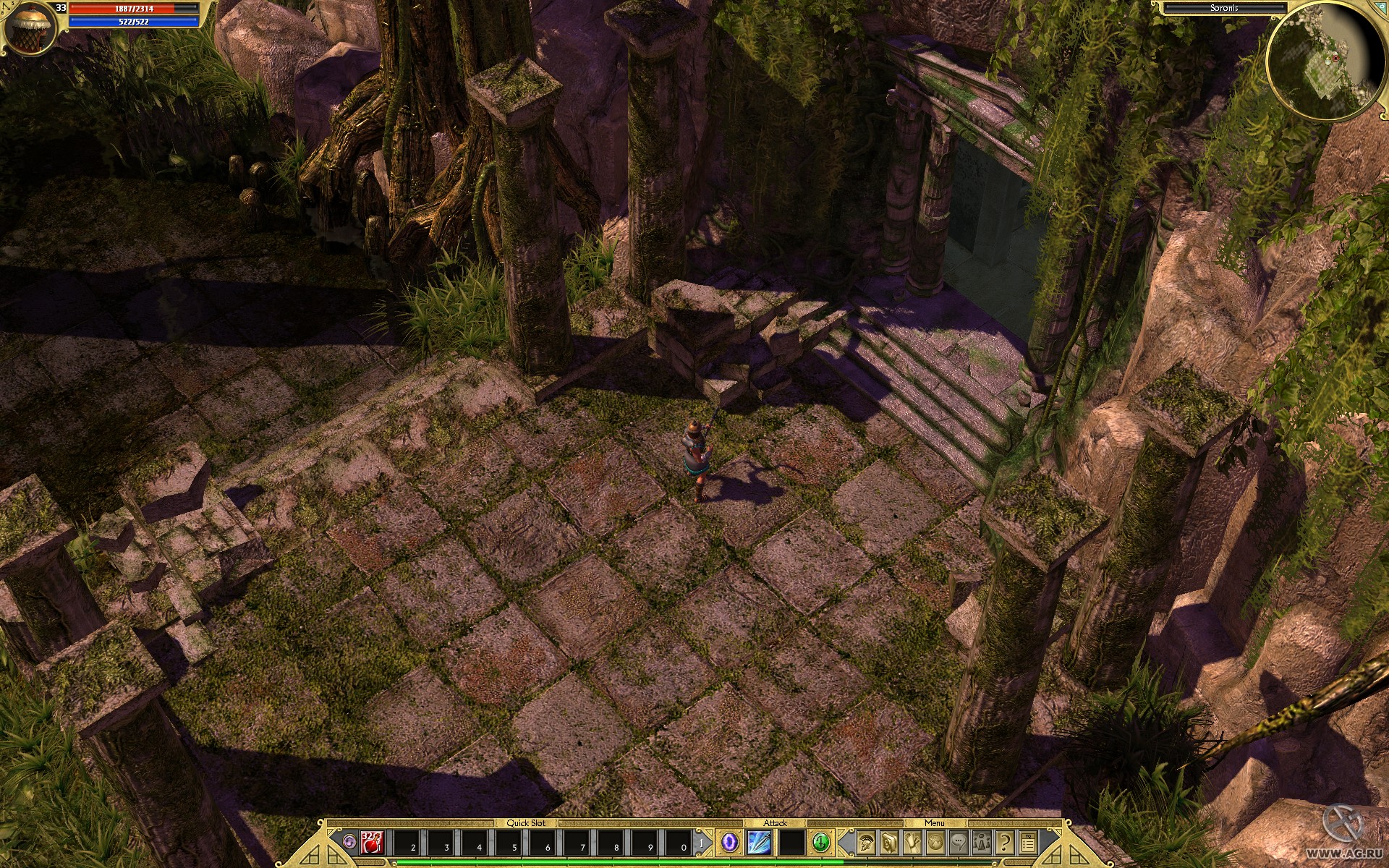
Task: Open the party panel icon
Action: 982,843
